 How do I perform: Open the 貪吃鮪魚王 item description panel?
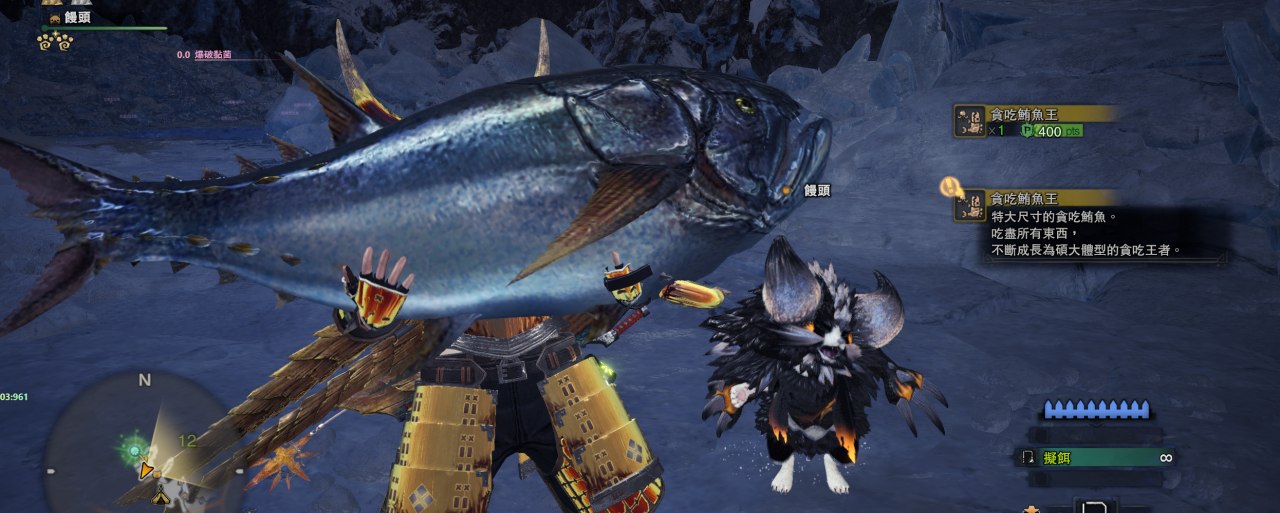click(x=1088, y=225)
